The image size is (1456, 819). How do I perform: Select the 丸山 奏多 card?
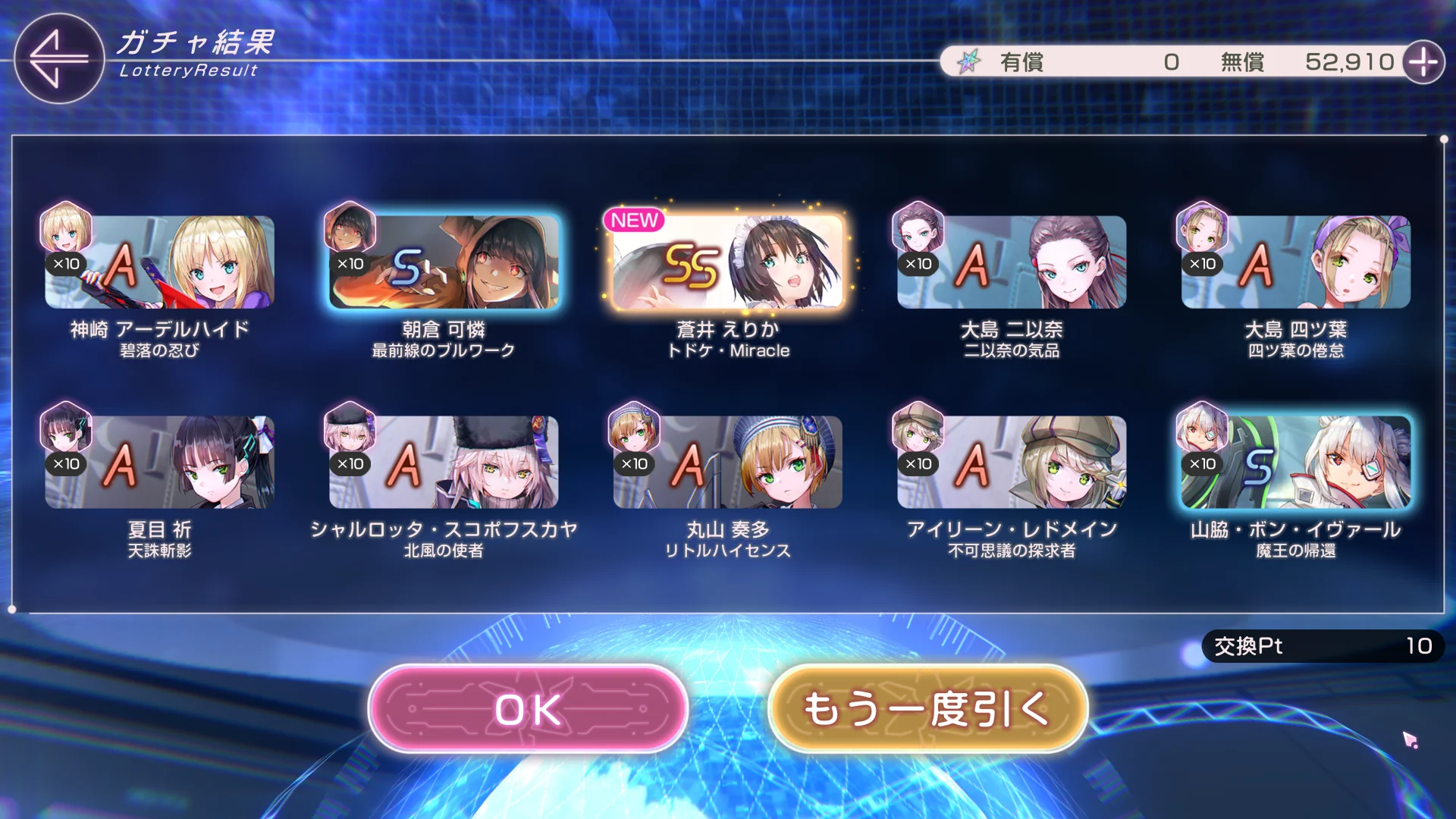click(728, 462)
